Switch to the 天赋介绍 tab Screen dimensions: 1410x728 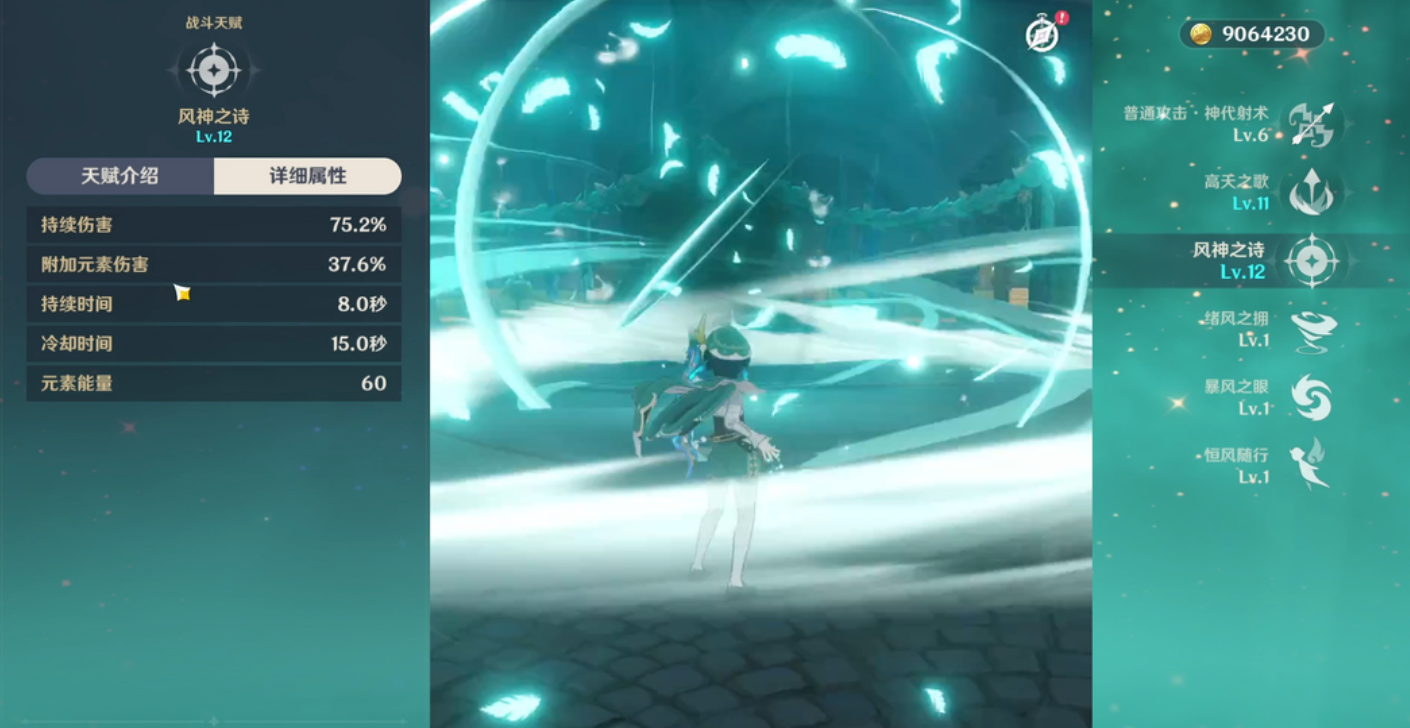pyautogui.click(x=120, y=176)
